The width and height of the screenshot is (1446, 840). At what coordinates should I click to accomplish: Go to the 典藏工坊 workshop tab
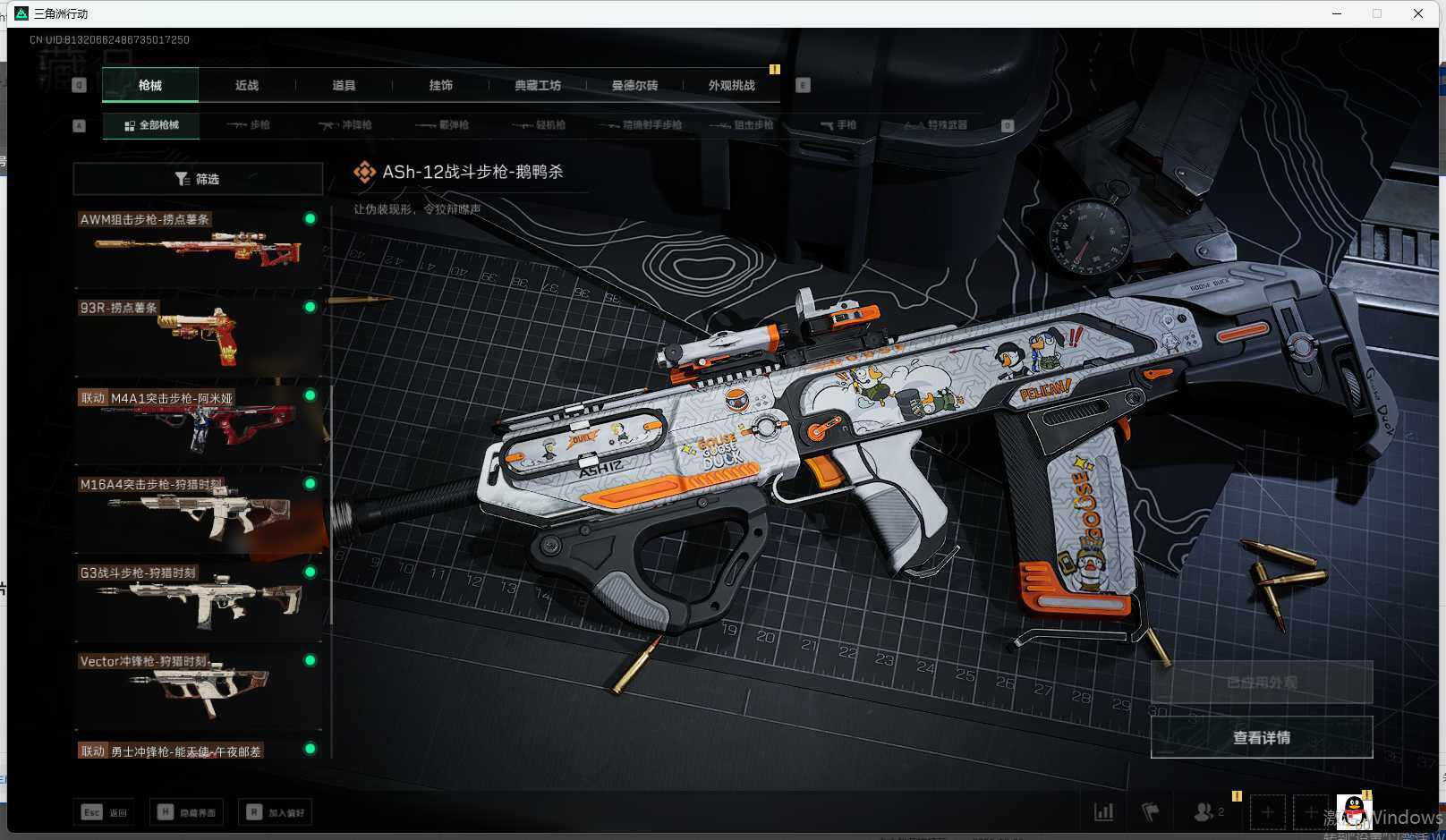tap(538, 85)
